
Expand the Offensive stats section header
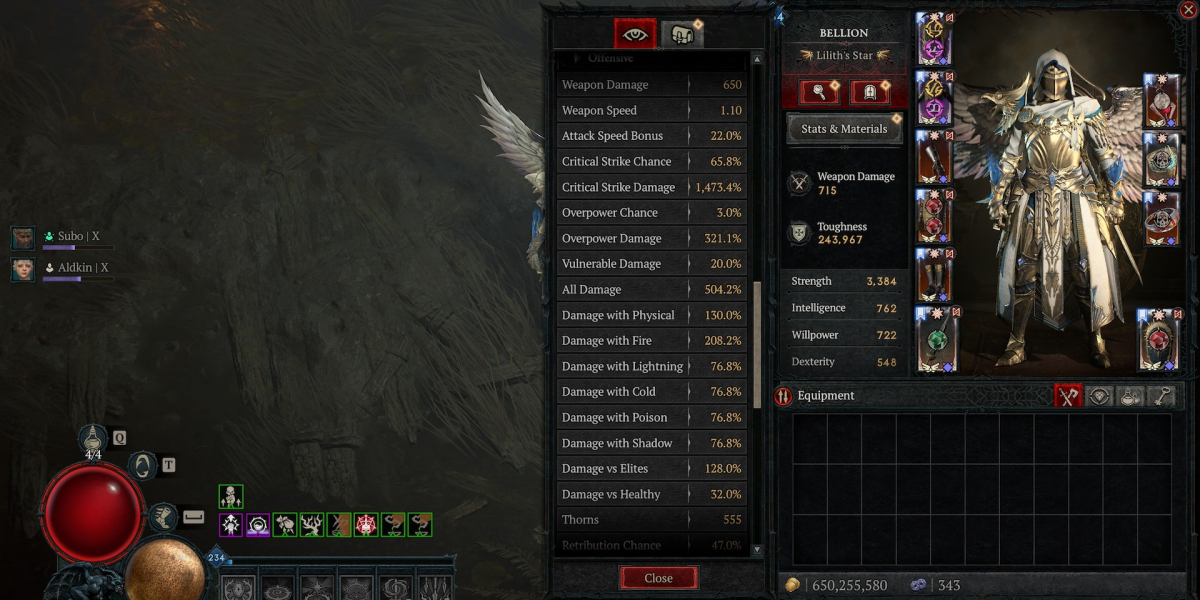(610, 59)
